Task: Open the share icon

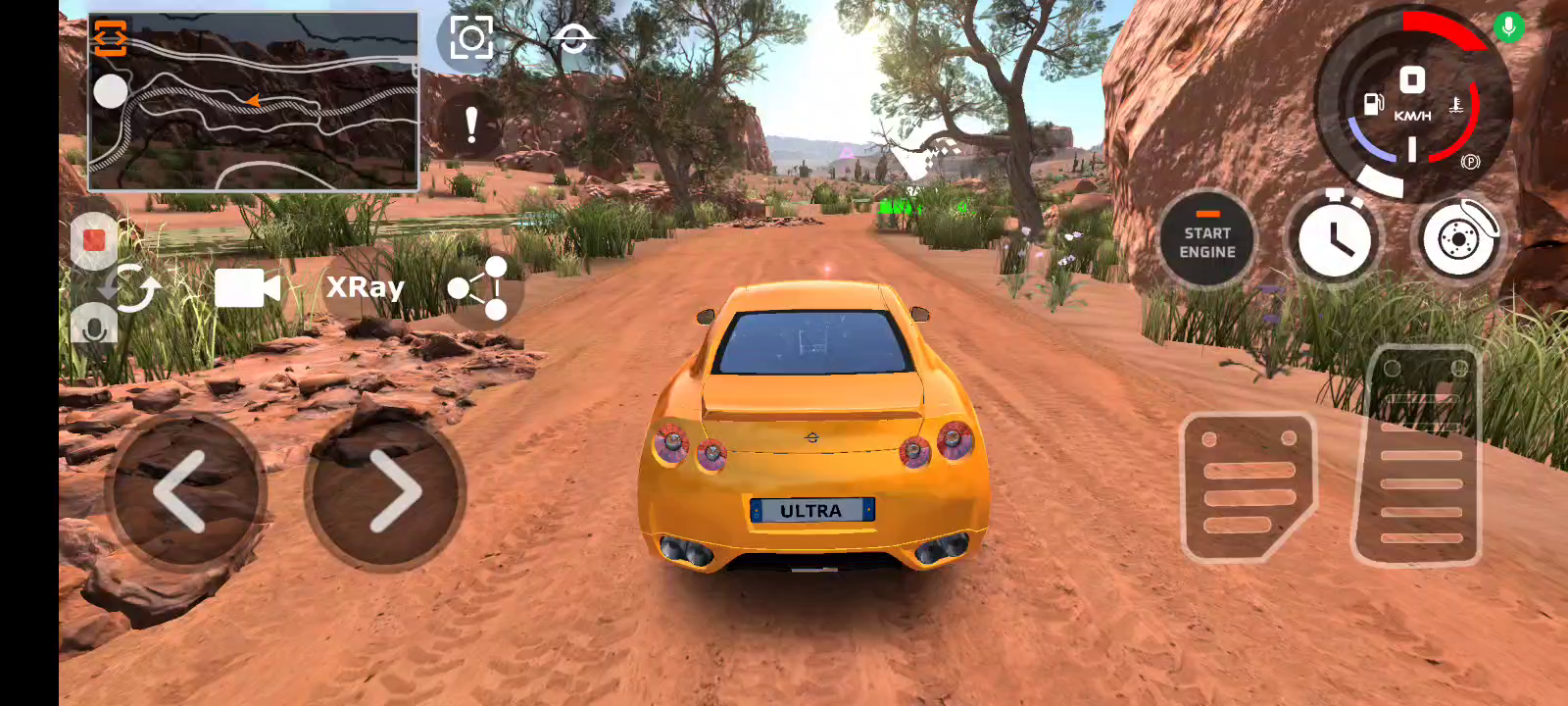Action: coord(478,288)
